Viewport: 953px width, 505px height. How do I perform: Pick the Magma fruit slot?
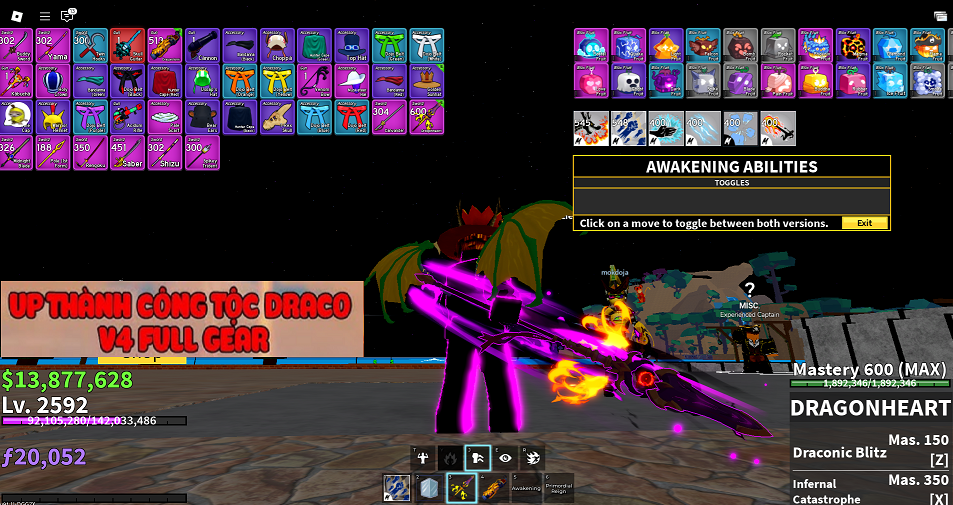[x=852, y=45]
